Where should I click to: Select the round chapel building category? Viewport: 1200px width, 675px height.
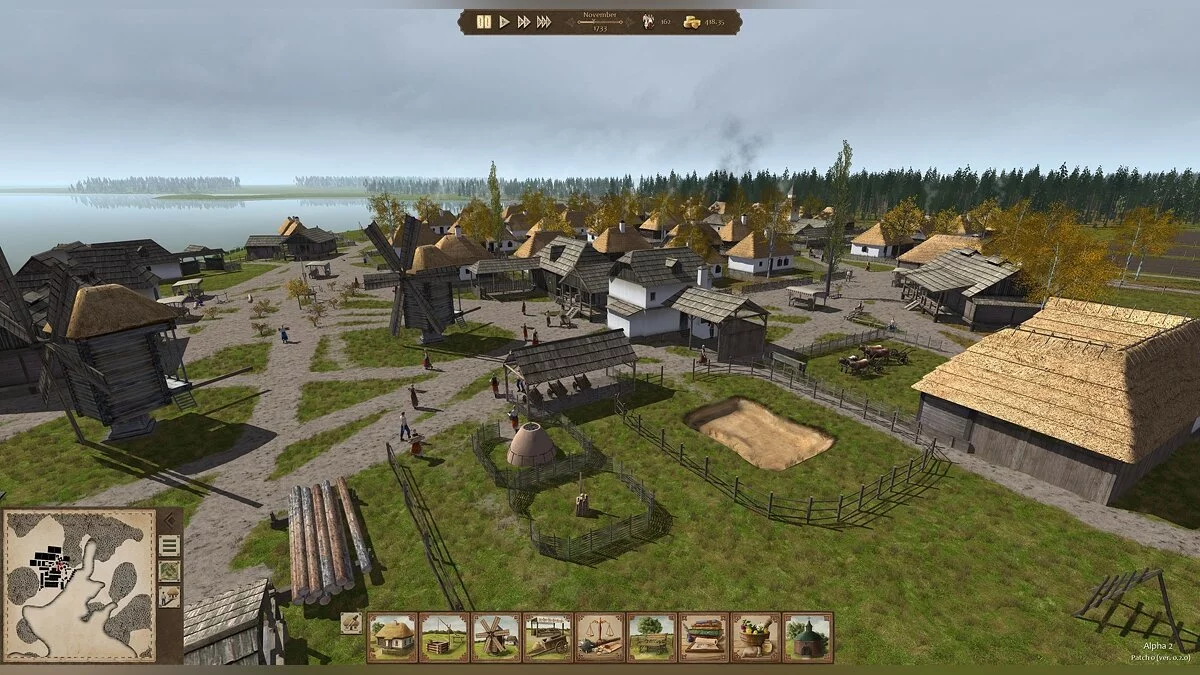808,637
